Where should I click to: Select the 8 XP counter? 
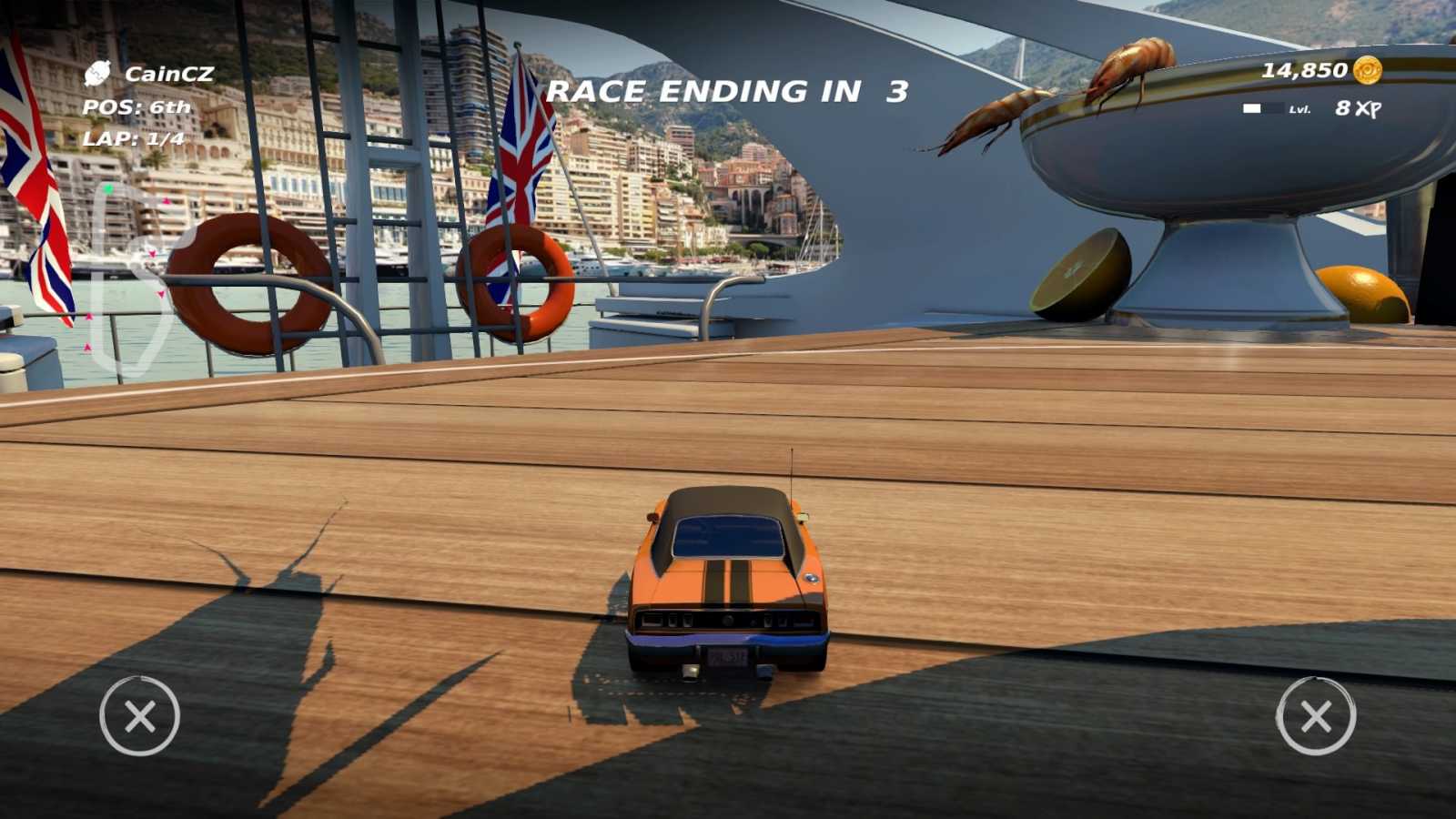[1356, 107]
